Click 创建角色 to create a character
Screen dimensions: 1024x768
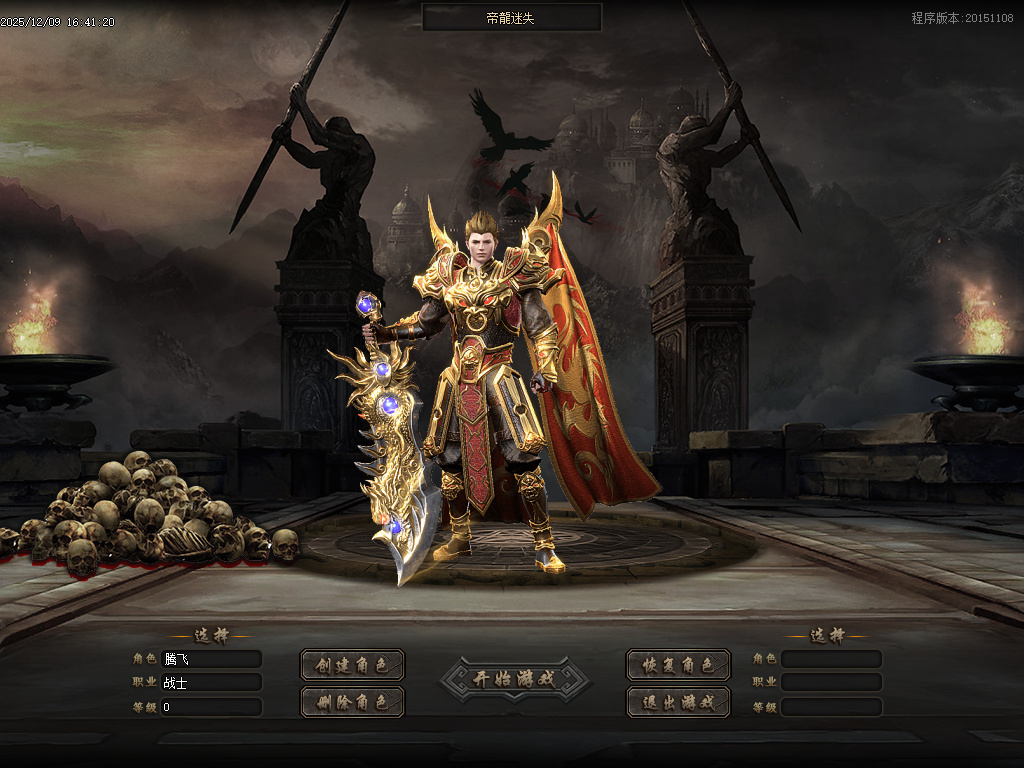point(352,665)
